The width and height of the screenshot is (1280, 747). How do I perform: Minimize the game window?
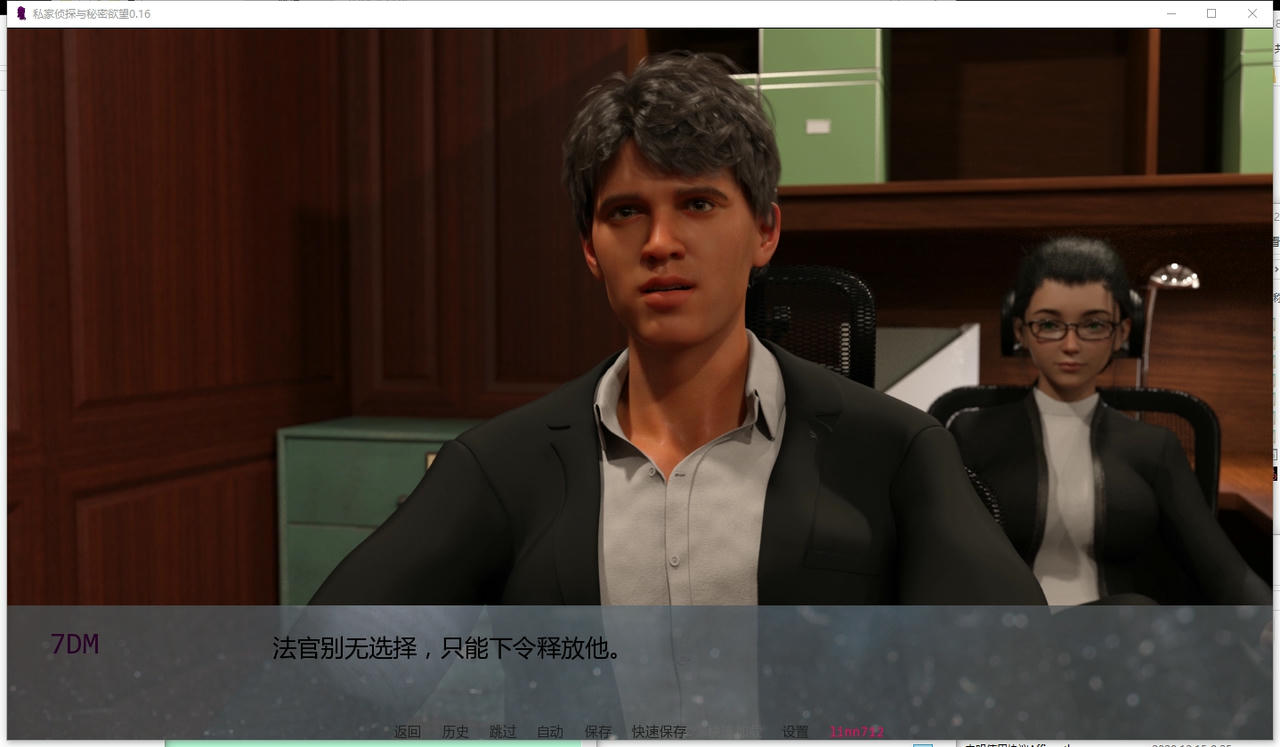[x=1171, y=14]
